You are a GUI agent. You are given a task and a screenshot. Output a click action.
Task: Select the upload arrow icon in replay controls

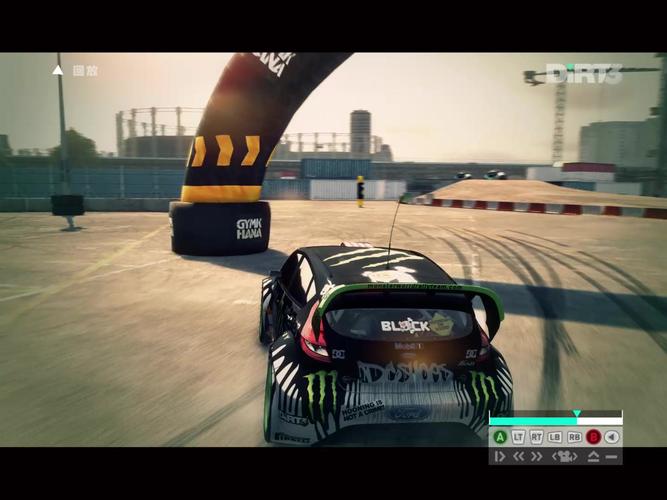coord(593,456)
